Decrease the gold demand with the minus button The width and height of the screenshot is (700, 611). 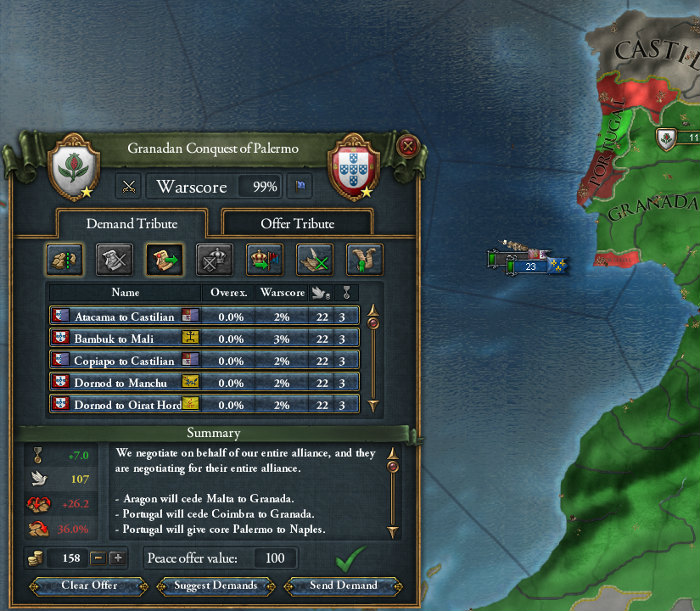98,558
